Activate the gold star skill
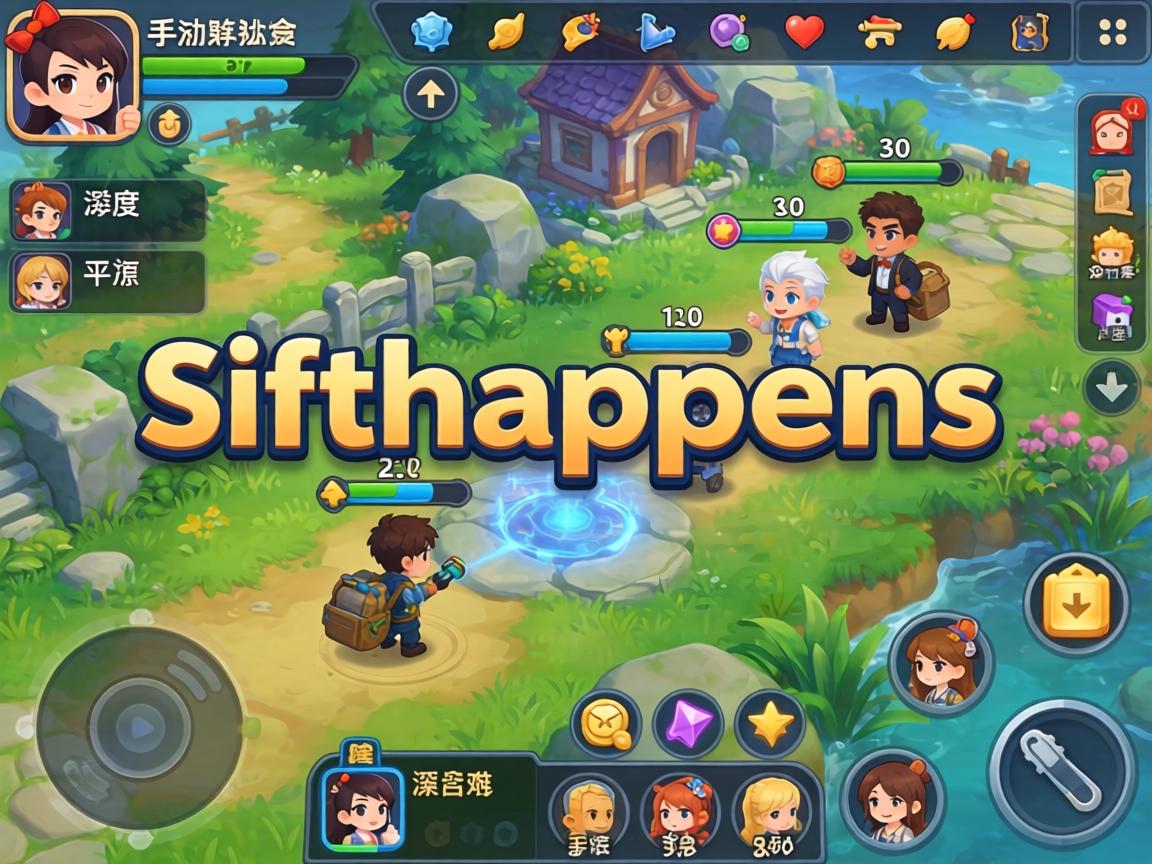Screen dimensions: 1152x864 coord(770,722)
